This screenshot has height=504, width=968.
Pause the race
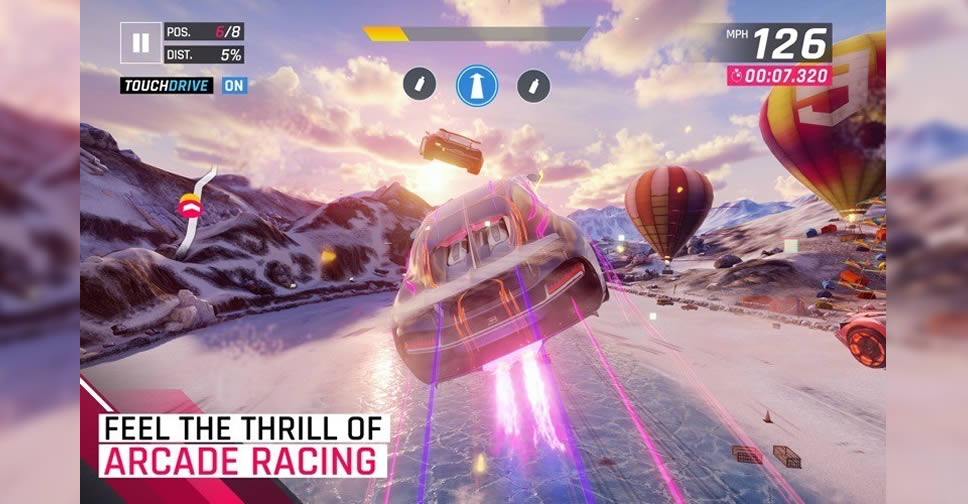[141, 43]
